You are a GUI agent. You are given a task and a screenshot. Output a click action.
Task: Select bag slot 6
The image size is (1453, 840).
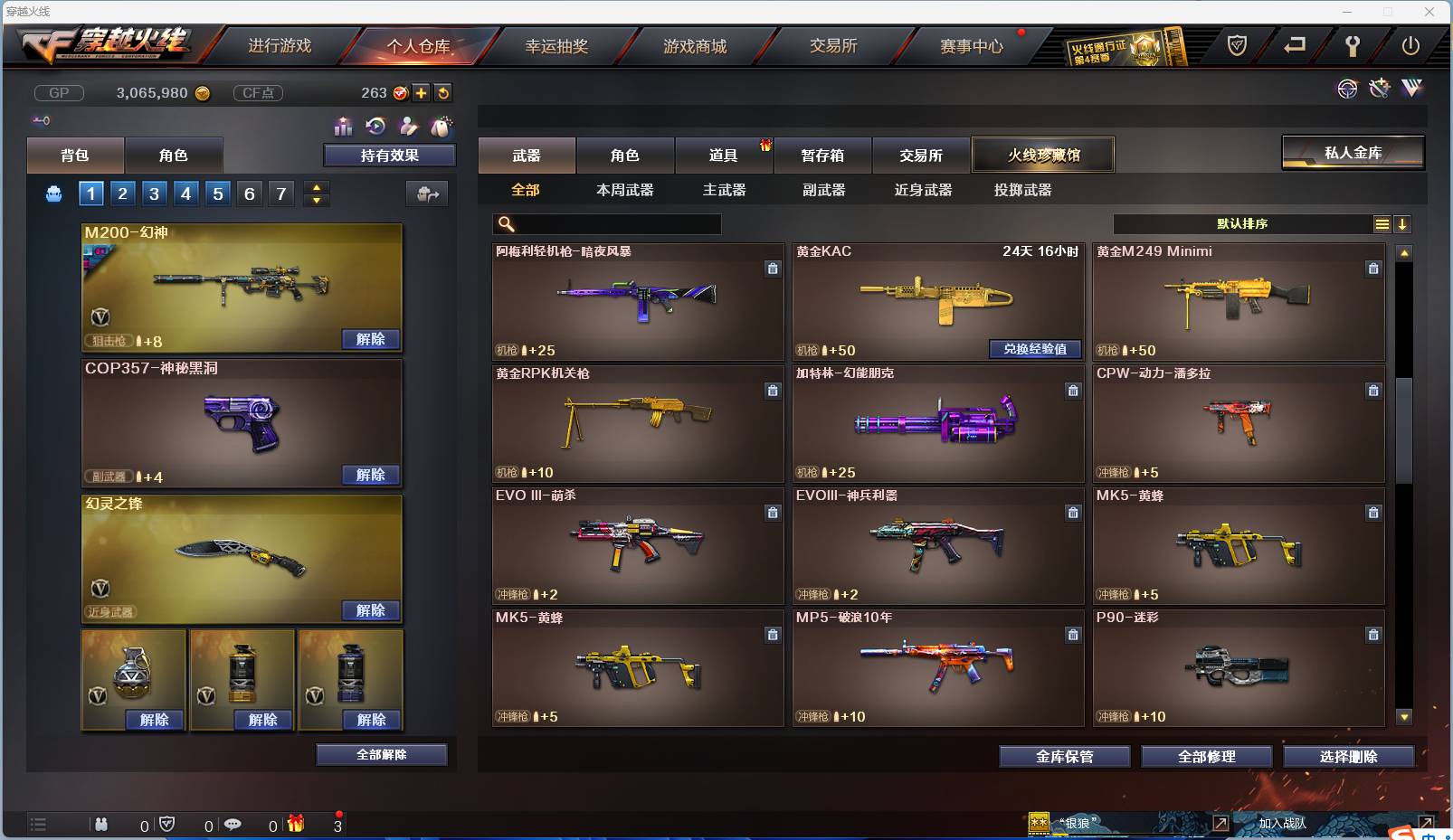click(249, 193)
